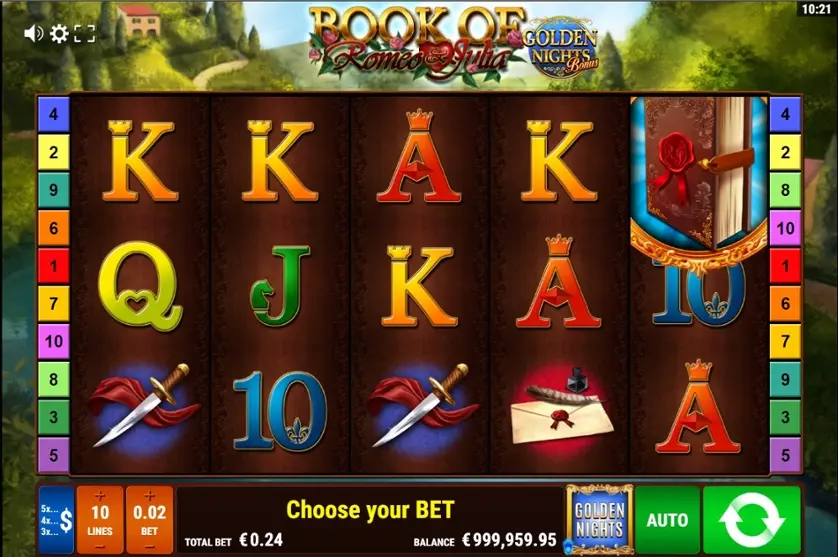Image resolution: width=838 pixels, height=557 pixels.
Task: Raise the bet amount with plus
Action: click(x=149, y=496)
